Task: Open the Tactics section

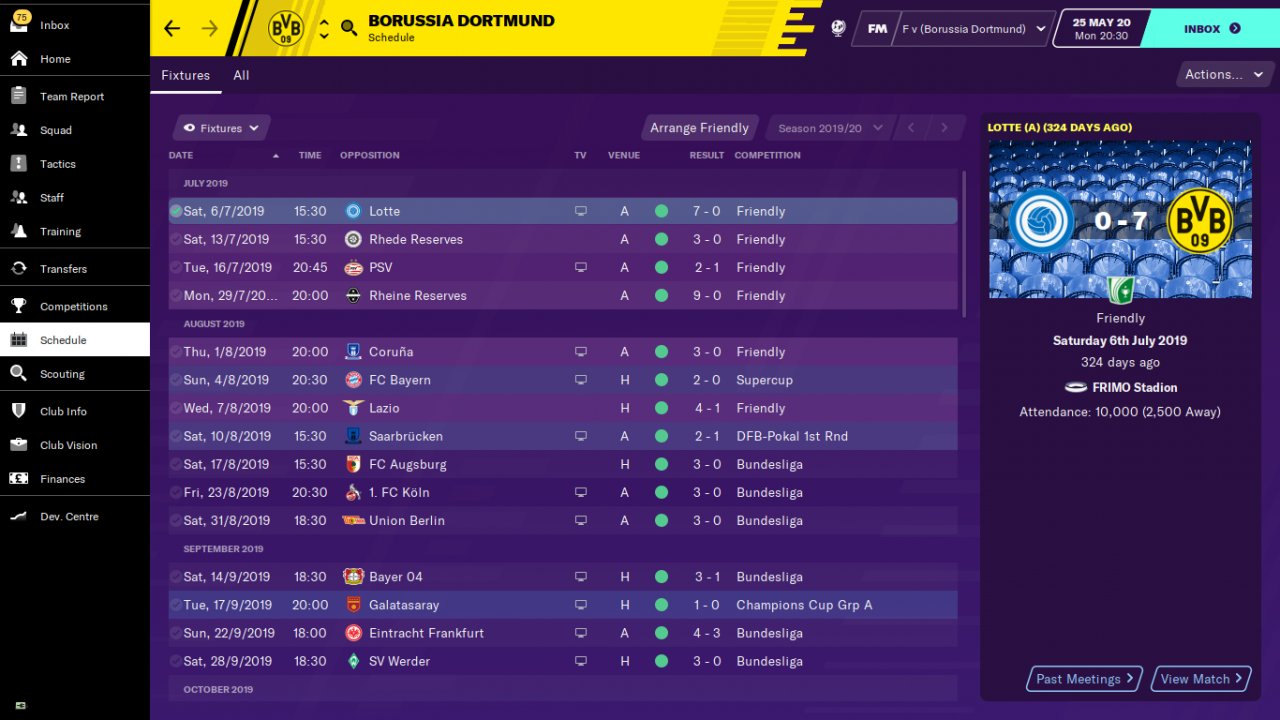Action: [57, 164]
